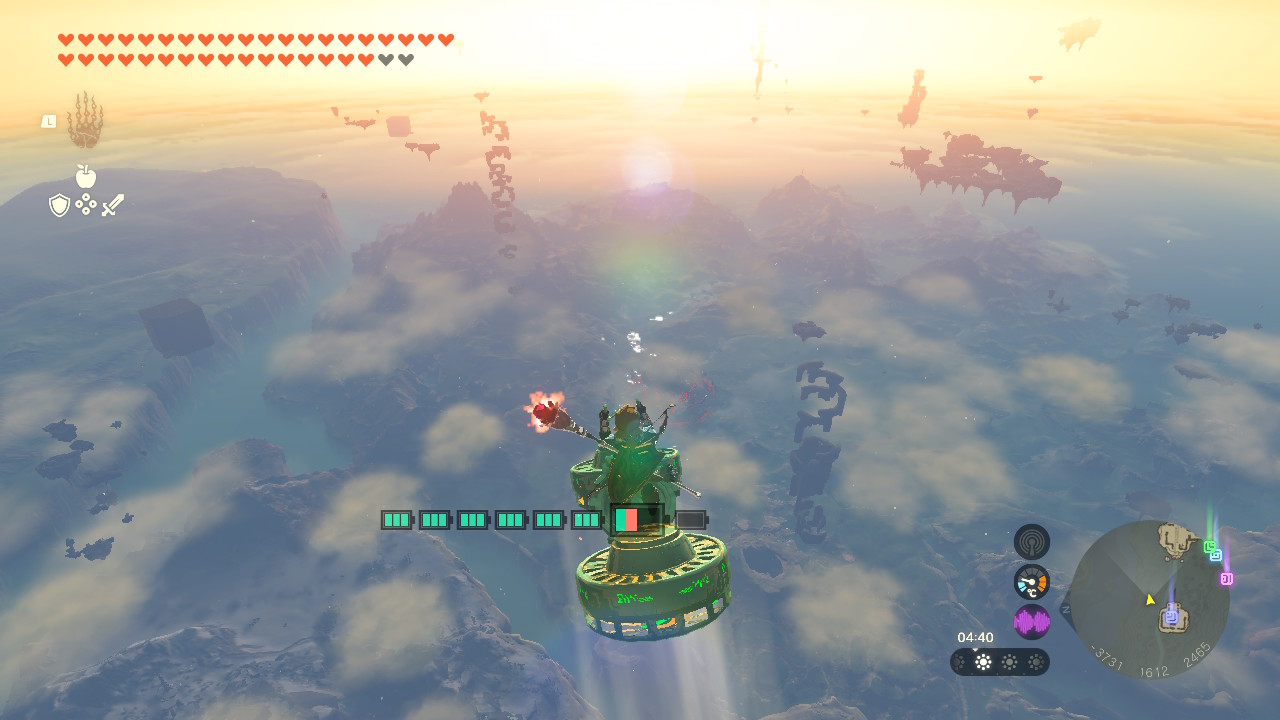Choose the apple materials shortcut icon
Viewport: 1280px width, 720px height.
pyautogui.click(x=86, y=177)
